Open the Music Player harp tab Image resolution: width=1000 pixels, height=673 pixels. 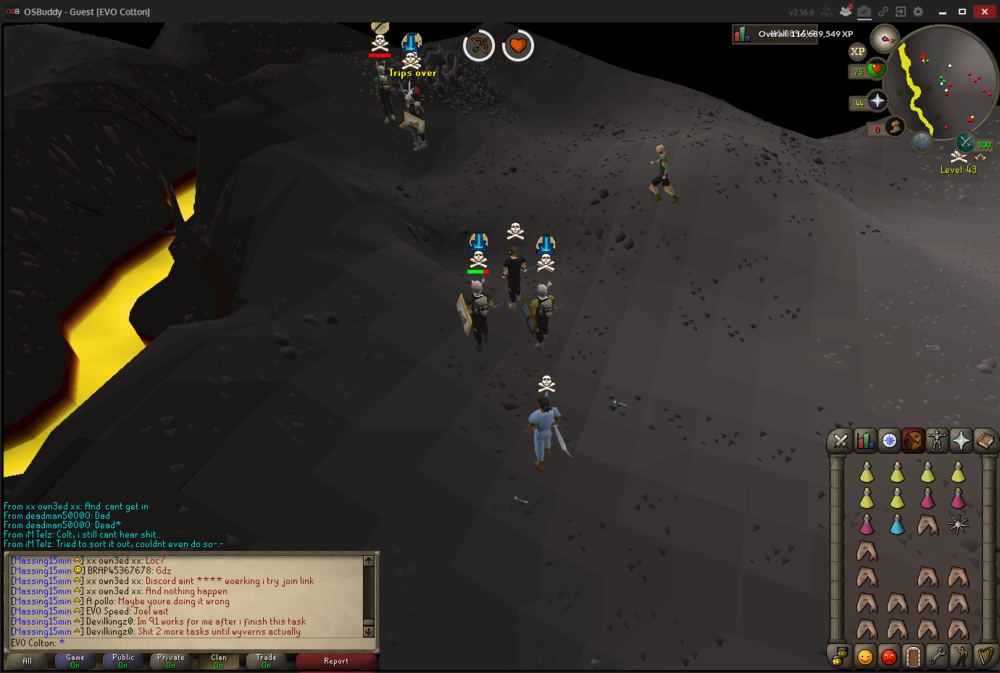(x=985, y=657)
